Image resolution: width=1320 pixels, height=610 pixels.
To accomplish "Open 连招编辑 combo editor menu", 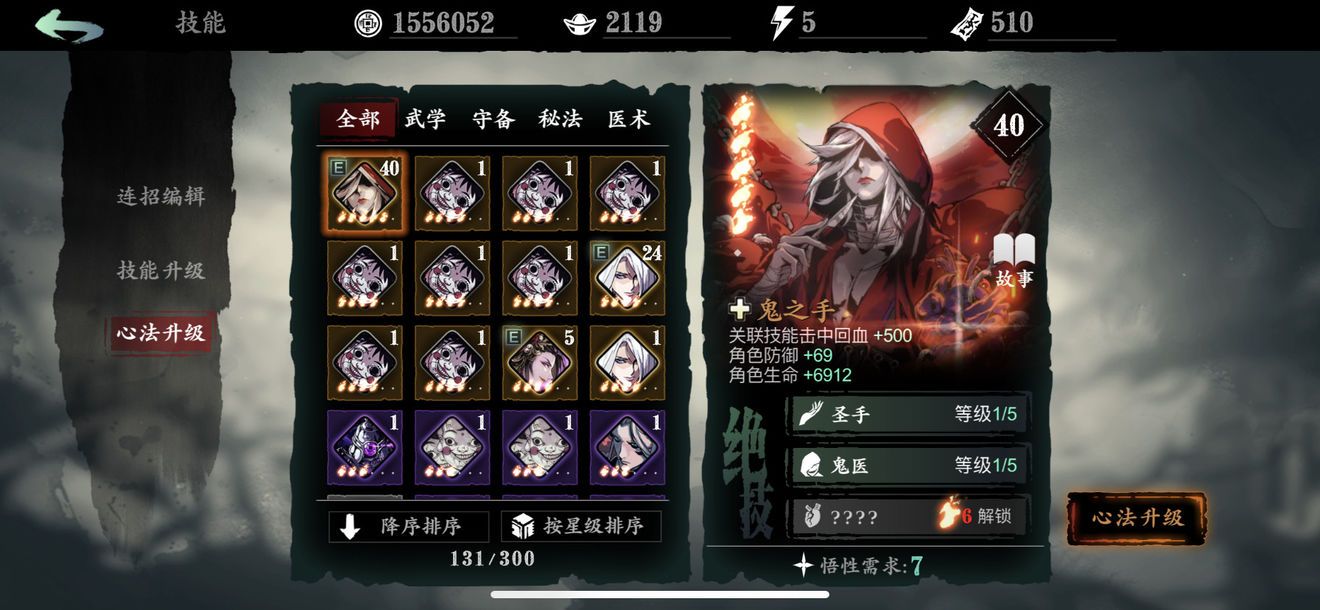I will [x=161, y=196].
